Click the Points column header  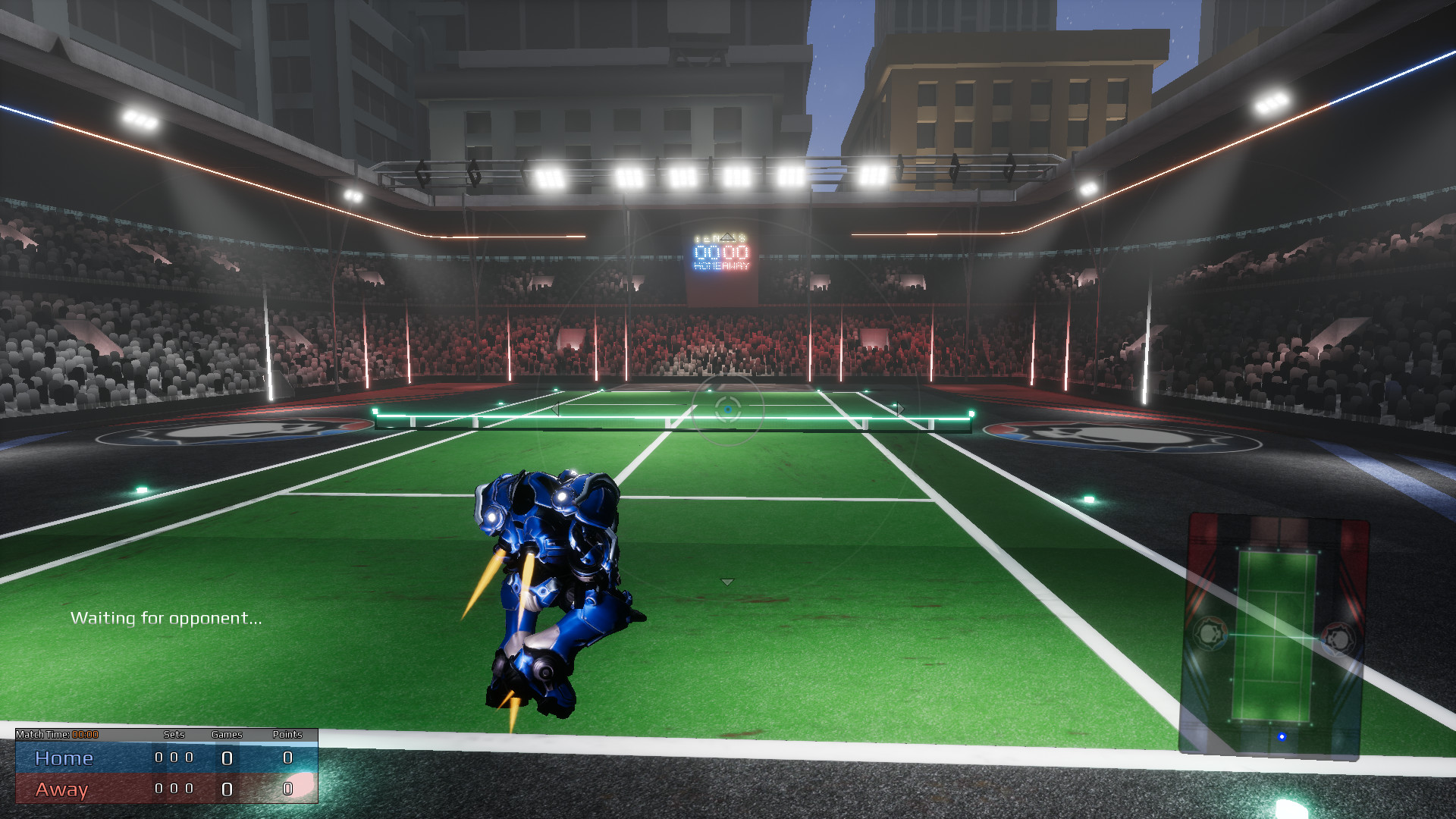[287, 734]
